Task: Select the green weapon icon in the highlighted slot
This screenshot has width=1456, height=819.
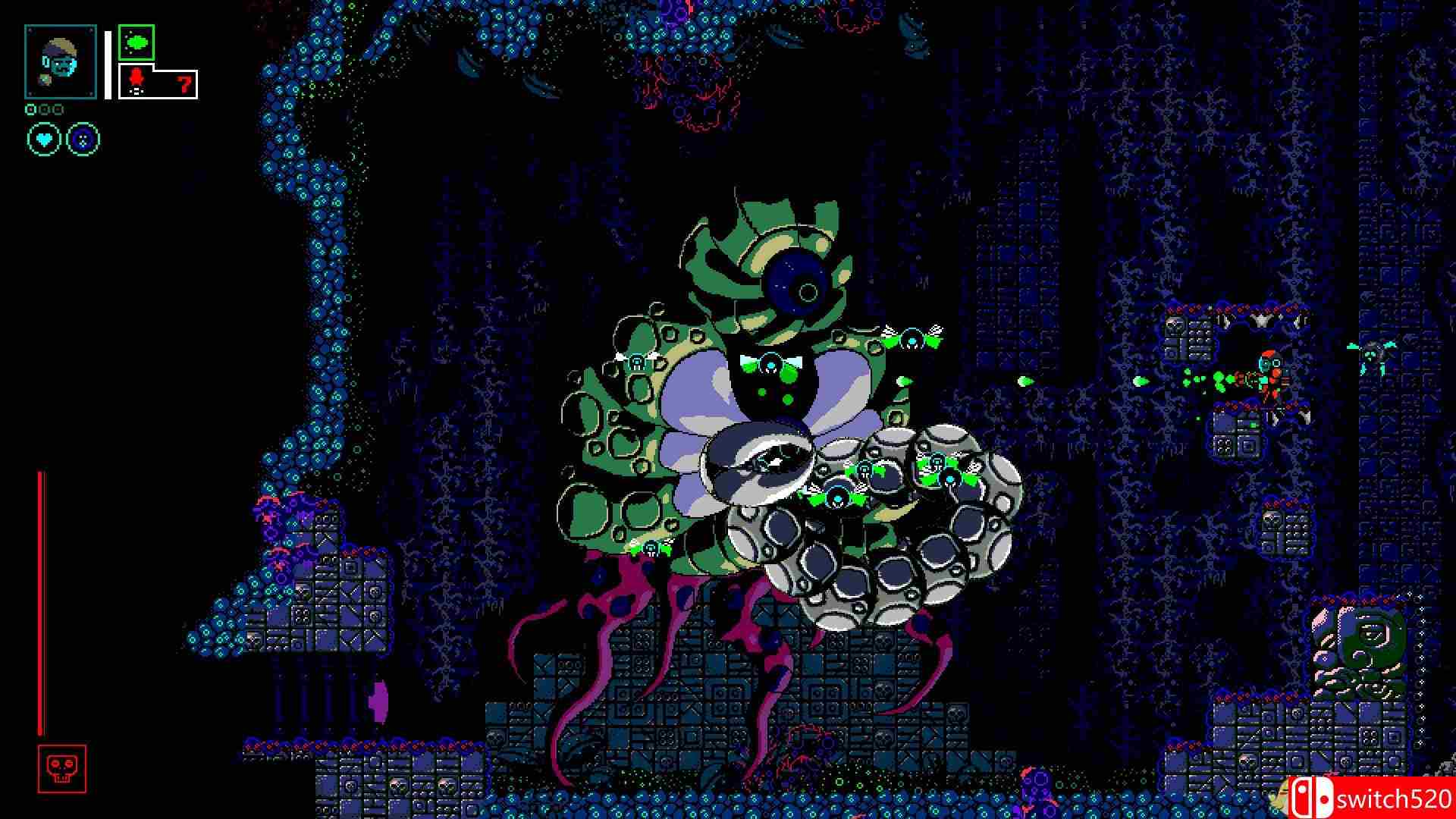Action: (x=135, y=43)
